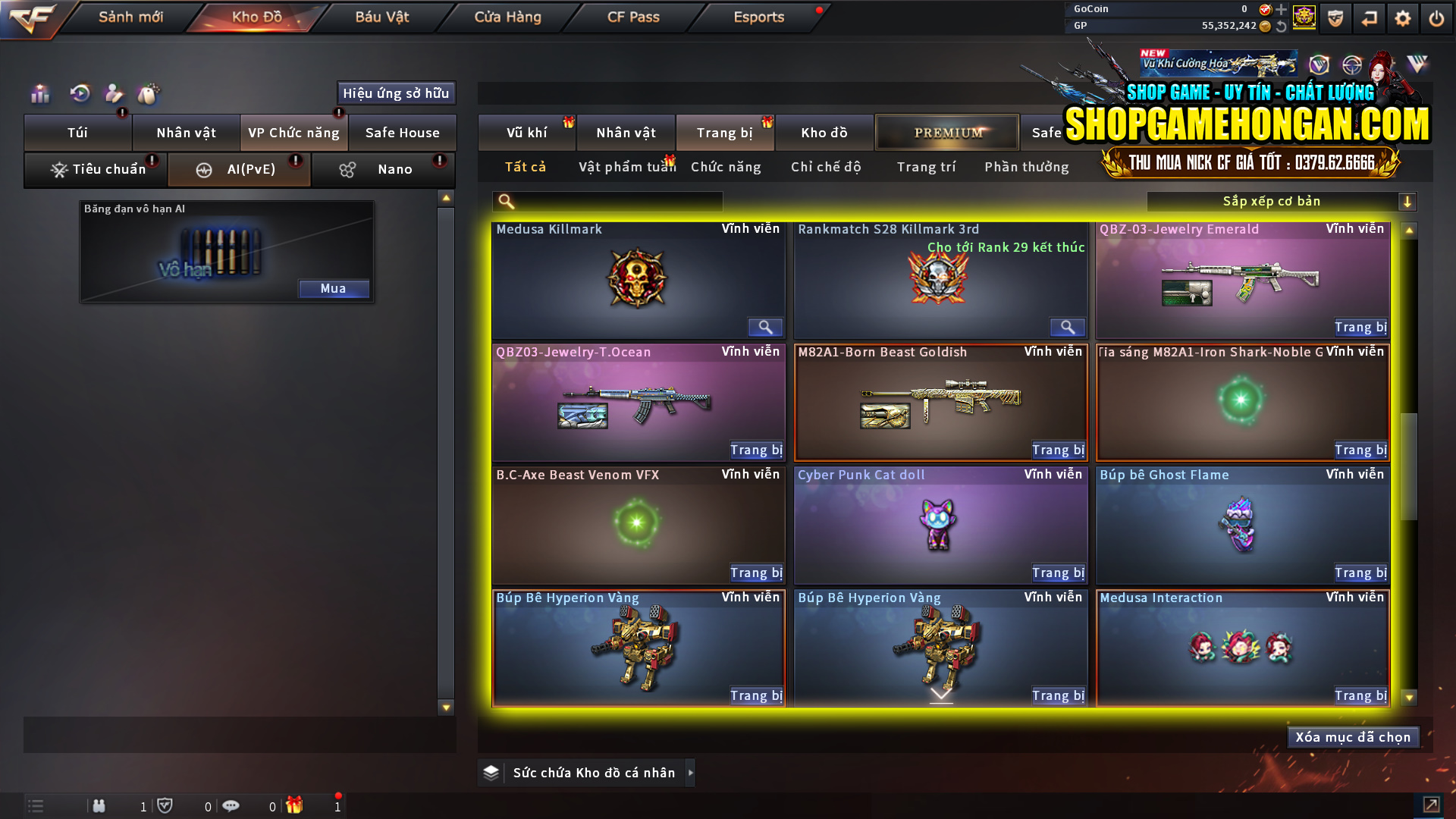Click Xóa mục đã chọn button
The width and height of the screenshot is (1456, 819).
tap(1353, 736)
